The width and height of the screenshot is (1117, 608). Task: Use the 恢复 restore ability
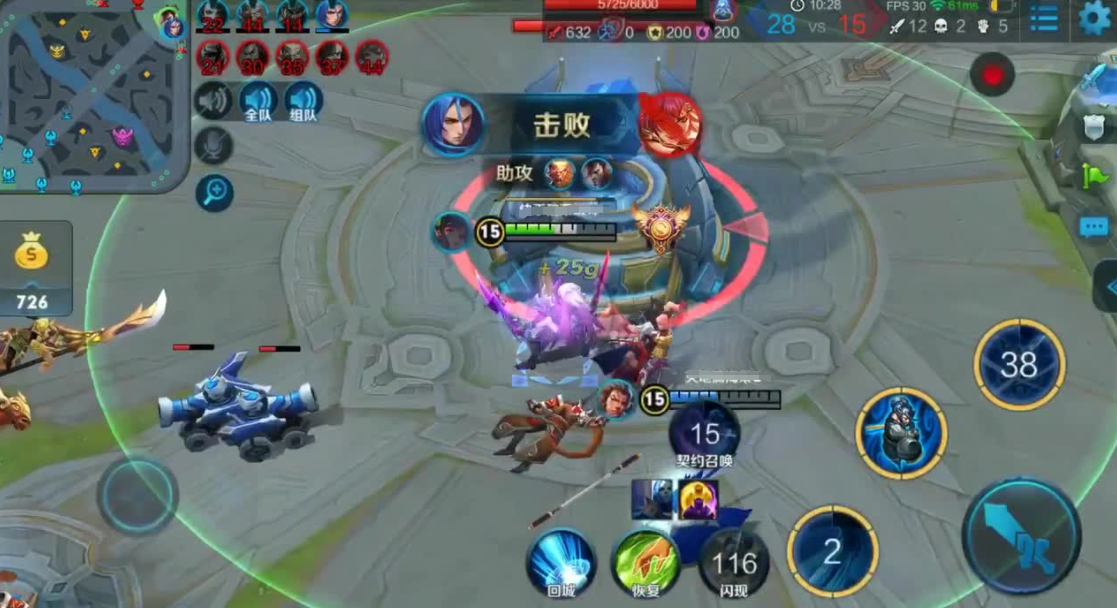(x=645, y=562)
